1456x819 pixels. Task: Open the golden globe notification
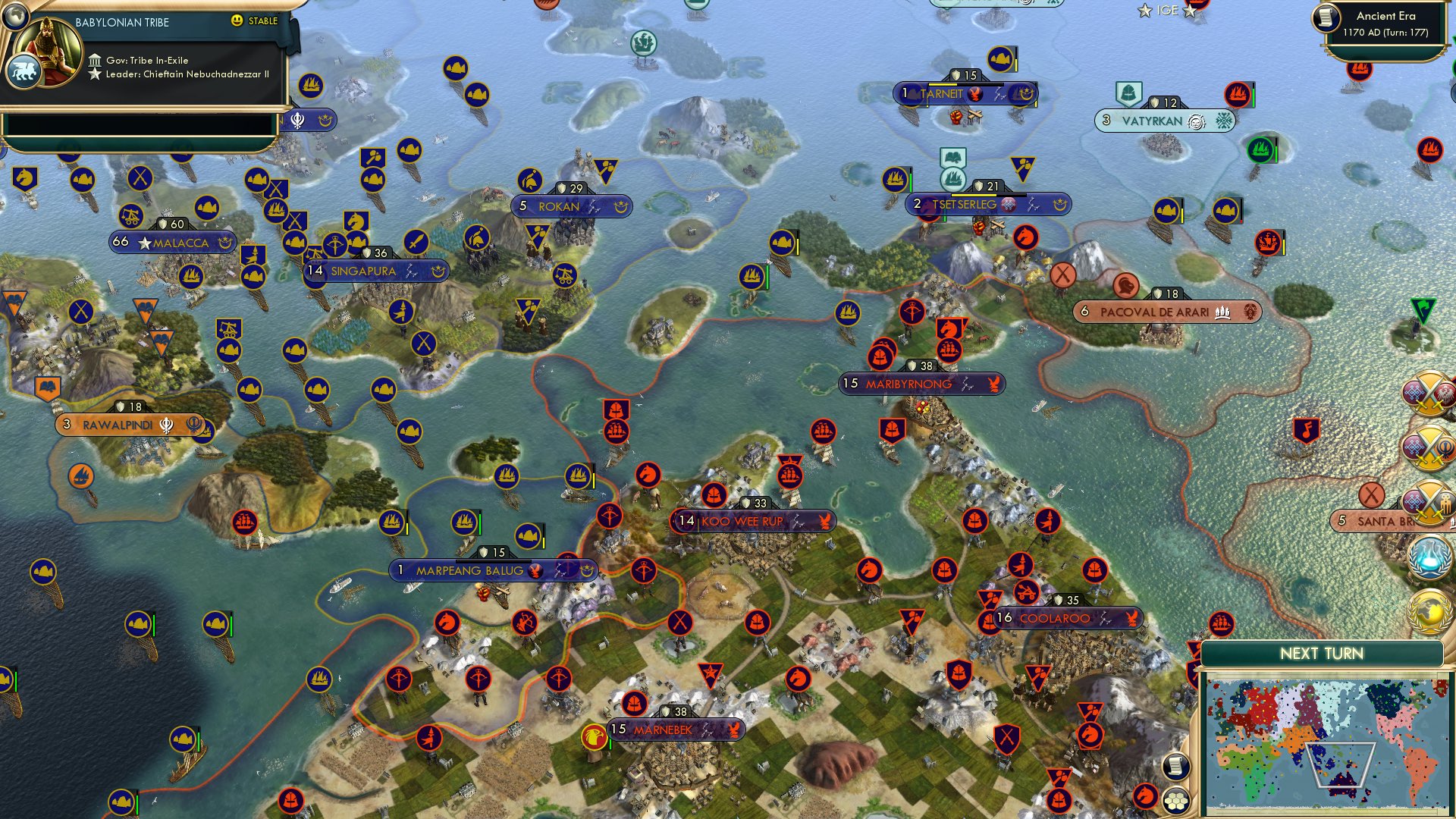tap(1429, 611)
